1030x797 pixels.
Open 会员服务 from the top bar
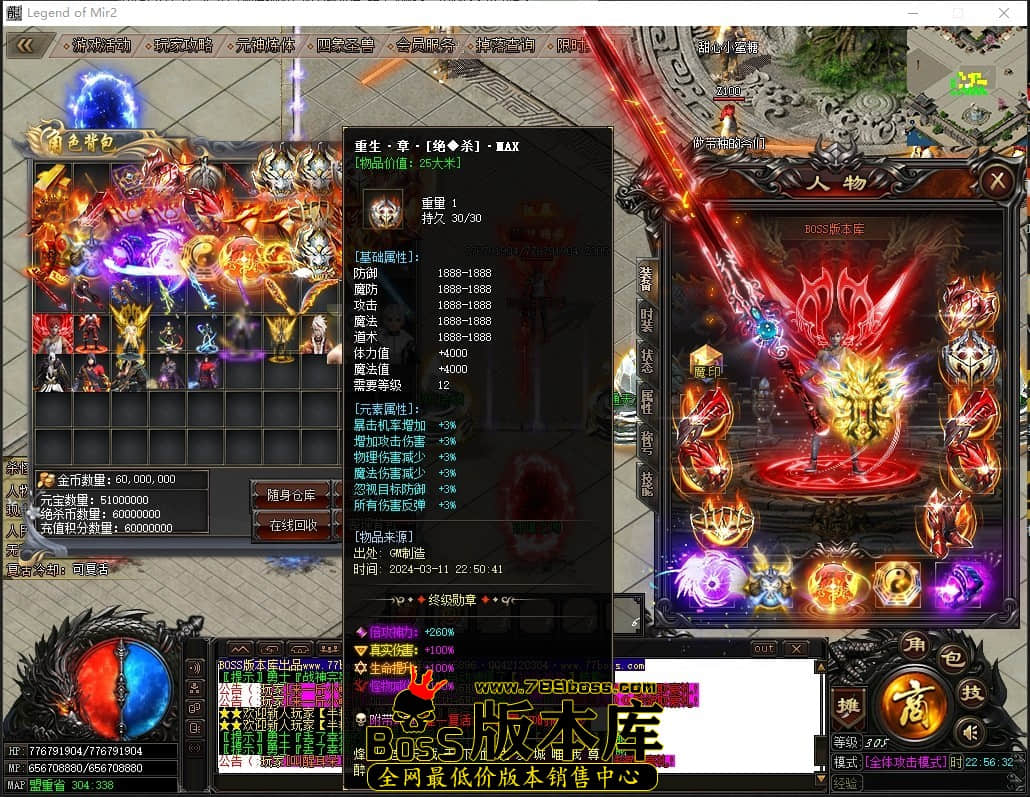[x=426, y=46]
